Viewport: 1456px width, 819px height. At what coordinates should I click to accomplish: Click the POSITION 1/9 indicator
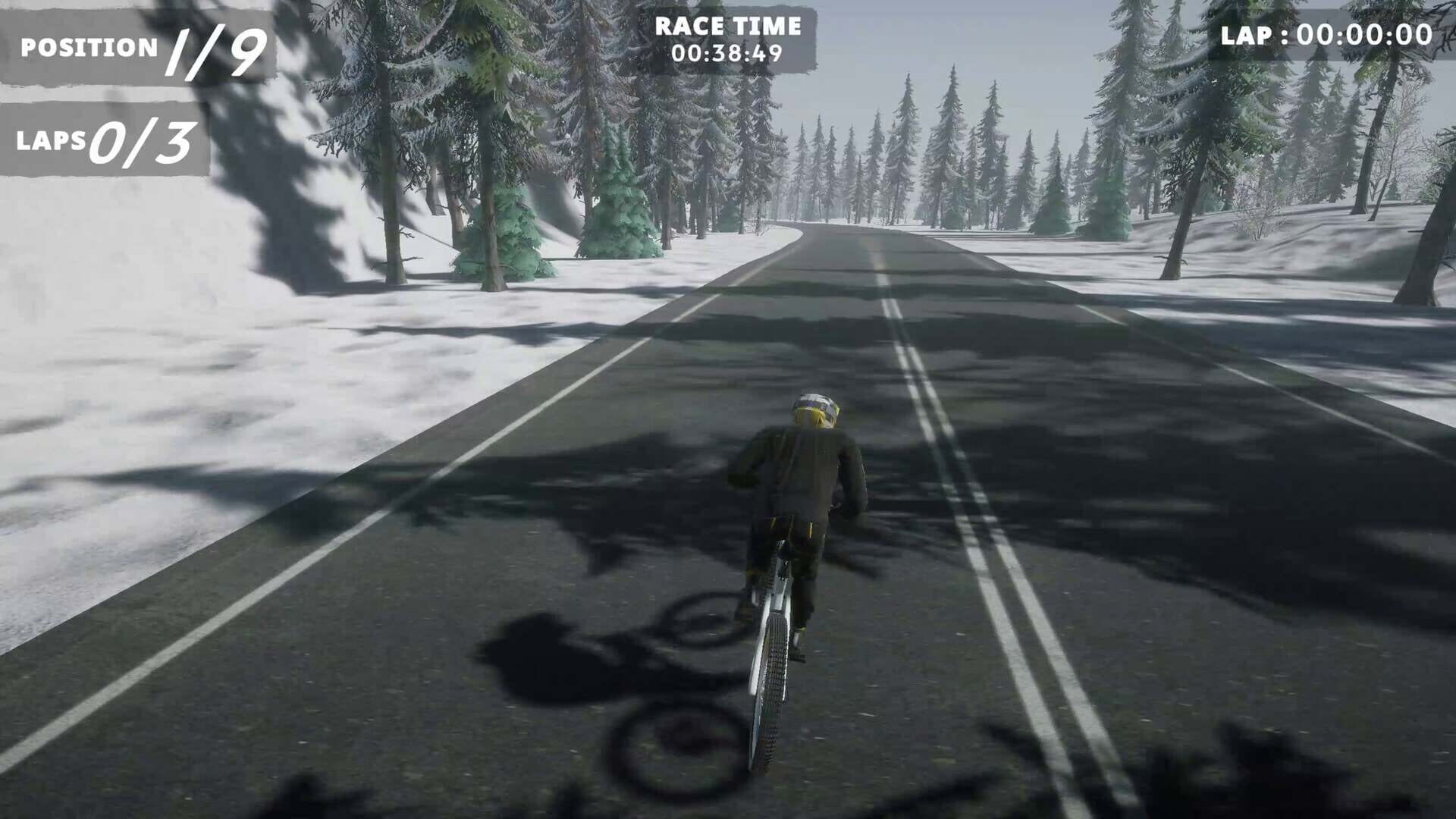136,47
